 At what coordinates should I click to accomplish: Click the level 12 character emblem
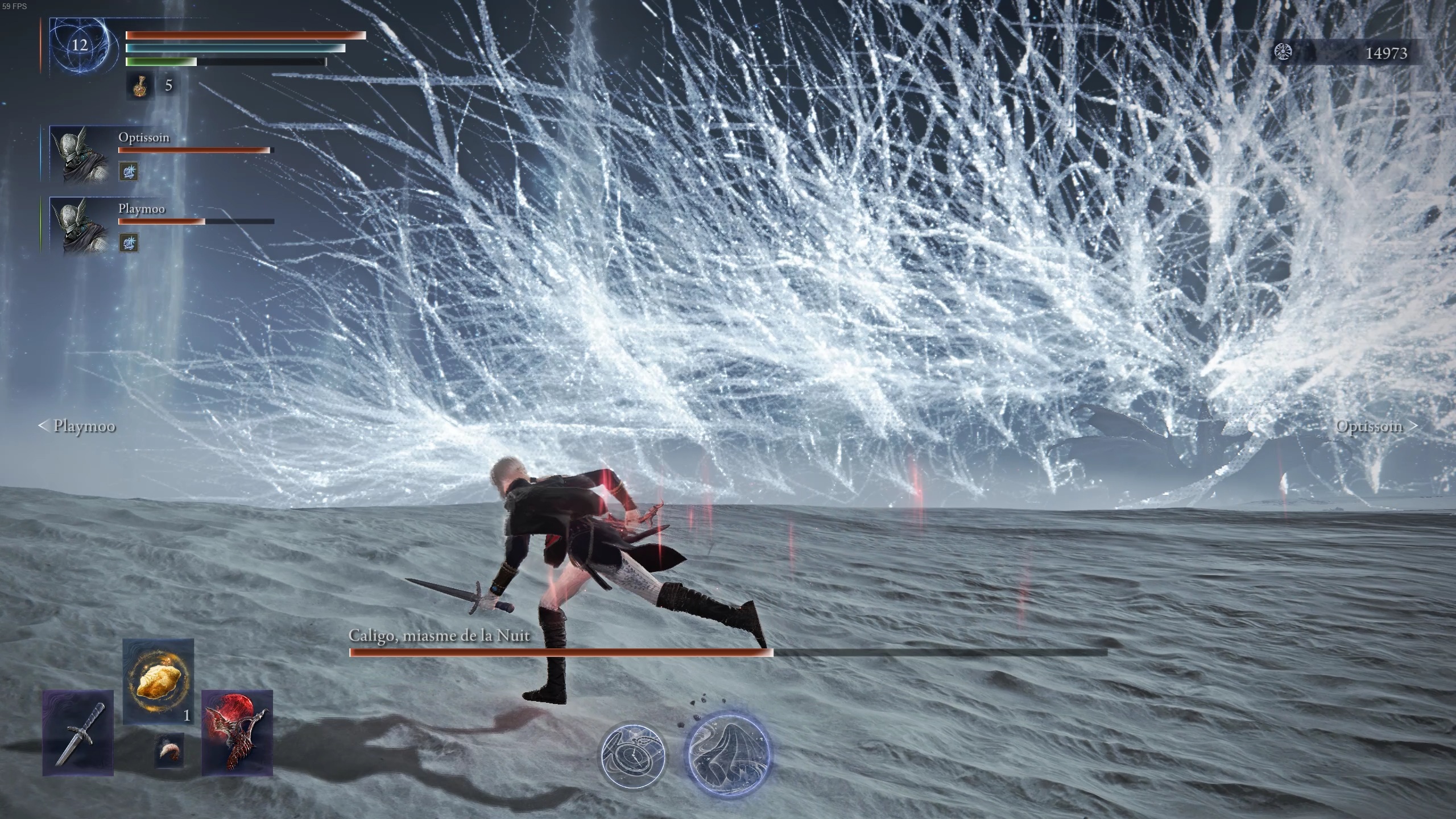coord(80,45)
